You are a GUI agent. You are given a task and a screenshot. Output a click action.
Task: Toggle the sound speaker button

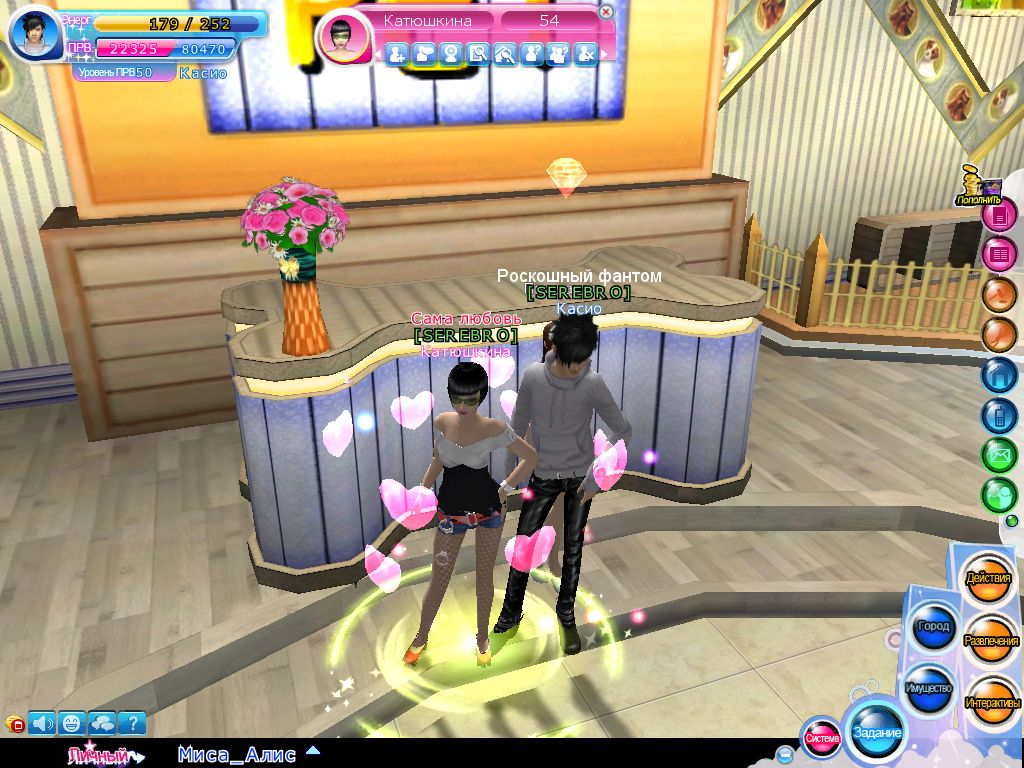[43, 722]
